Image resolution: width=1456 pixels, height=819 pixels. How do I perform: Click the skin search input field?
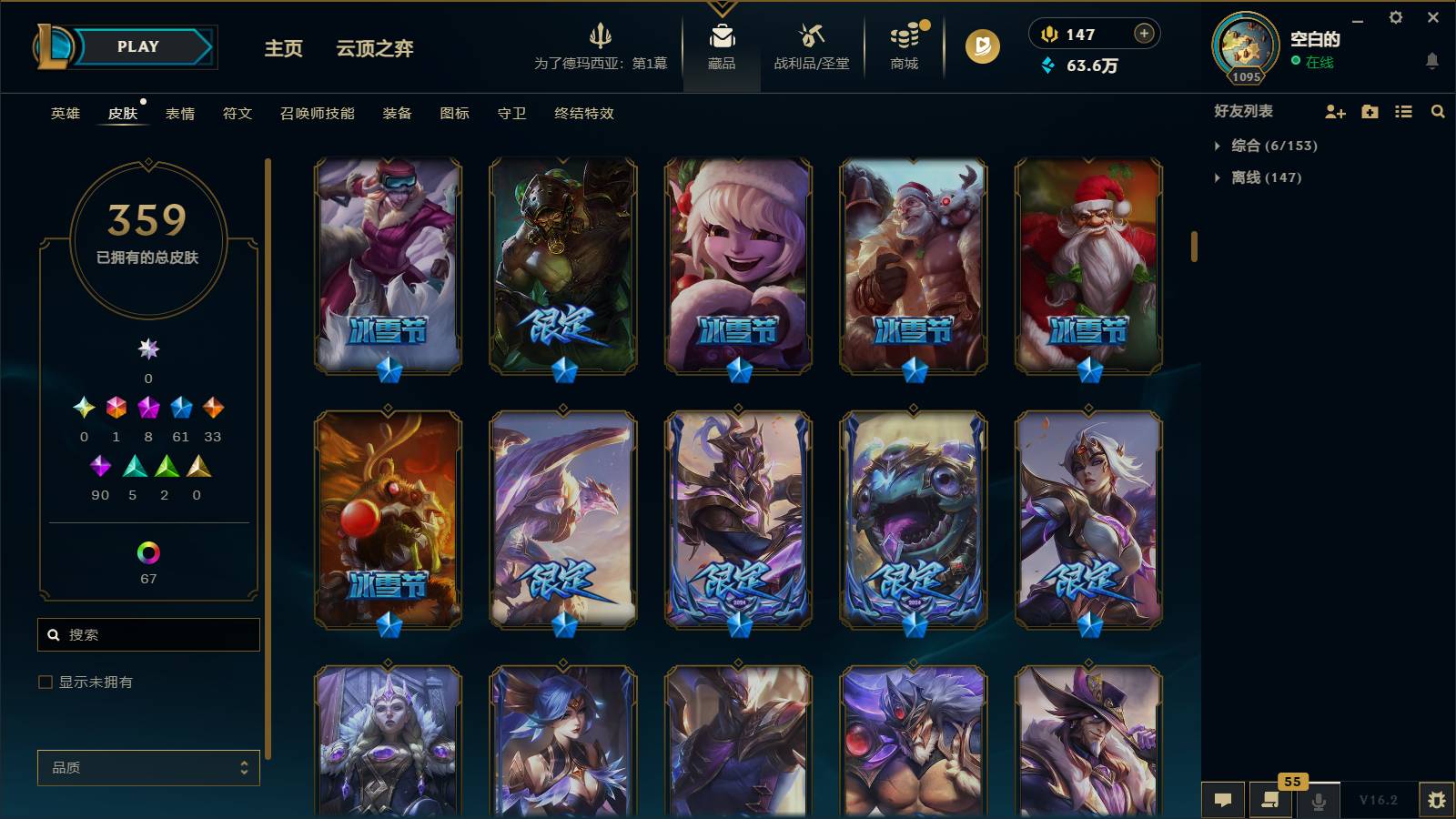click(x=147, y=634)
